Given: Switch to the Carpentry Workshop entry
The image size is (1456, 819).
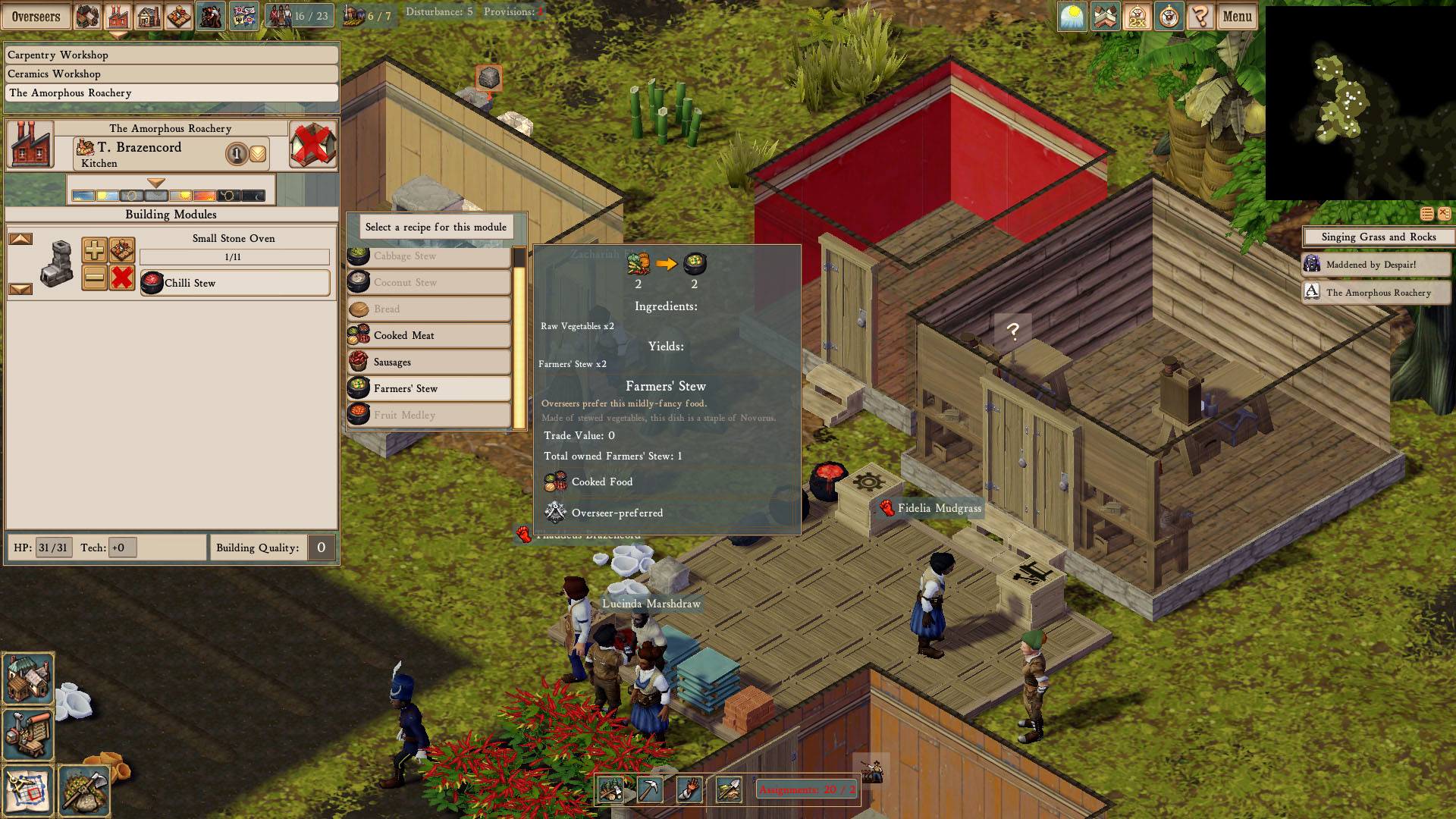Looking at the screenshot, I should coord(171,55).
